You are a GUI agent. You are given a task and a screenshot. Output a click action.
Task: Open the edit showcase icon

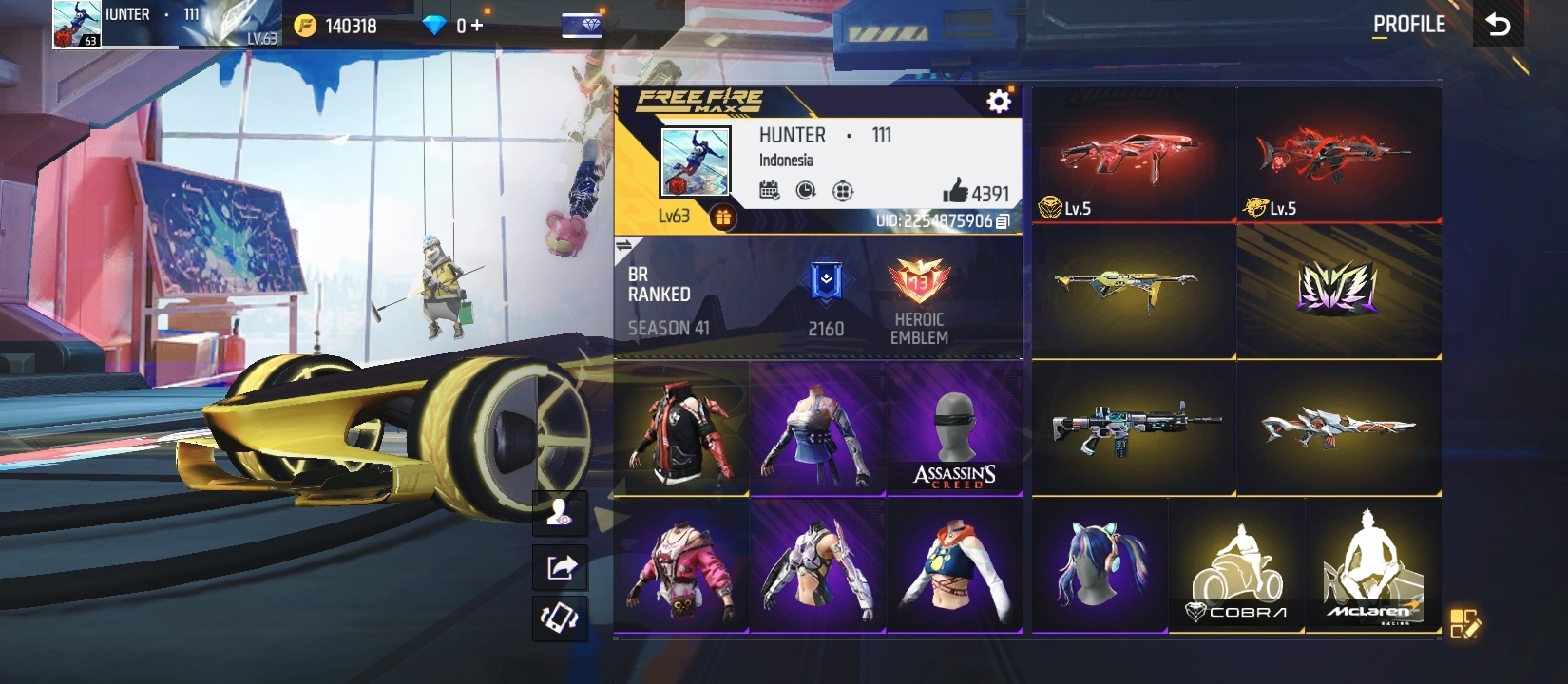click(1463, 624)
